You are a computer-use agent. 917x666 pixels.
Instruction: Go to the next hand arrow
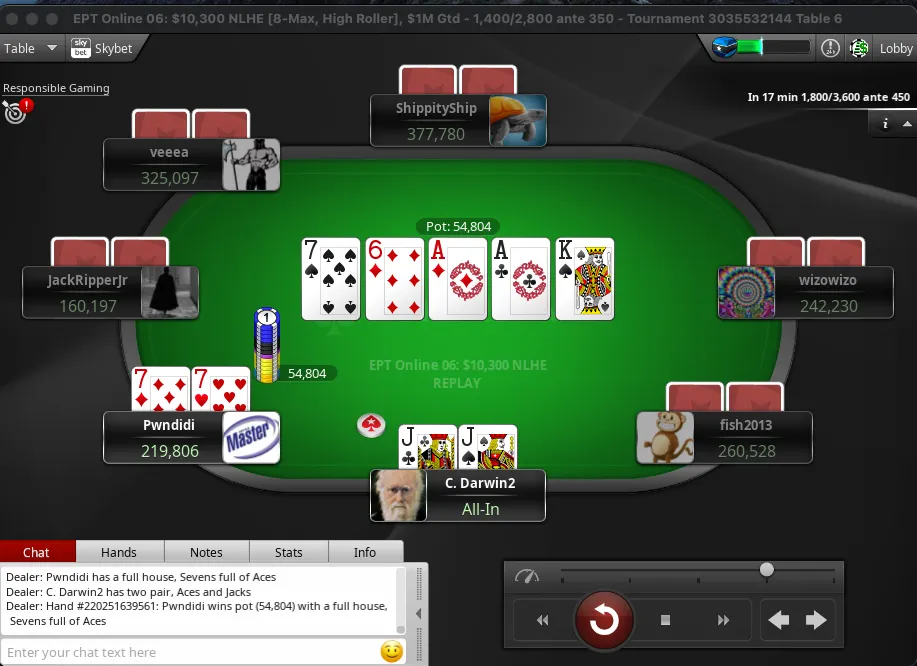pyautogui.click(x=816, y=621)
